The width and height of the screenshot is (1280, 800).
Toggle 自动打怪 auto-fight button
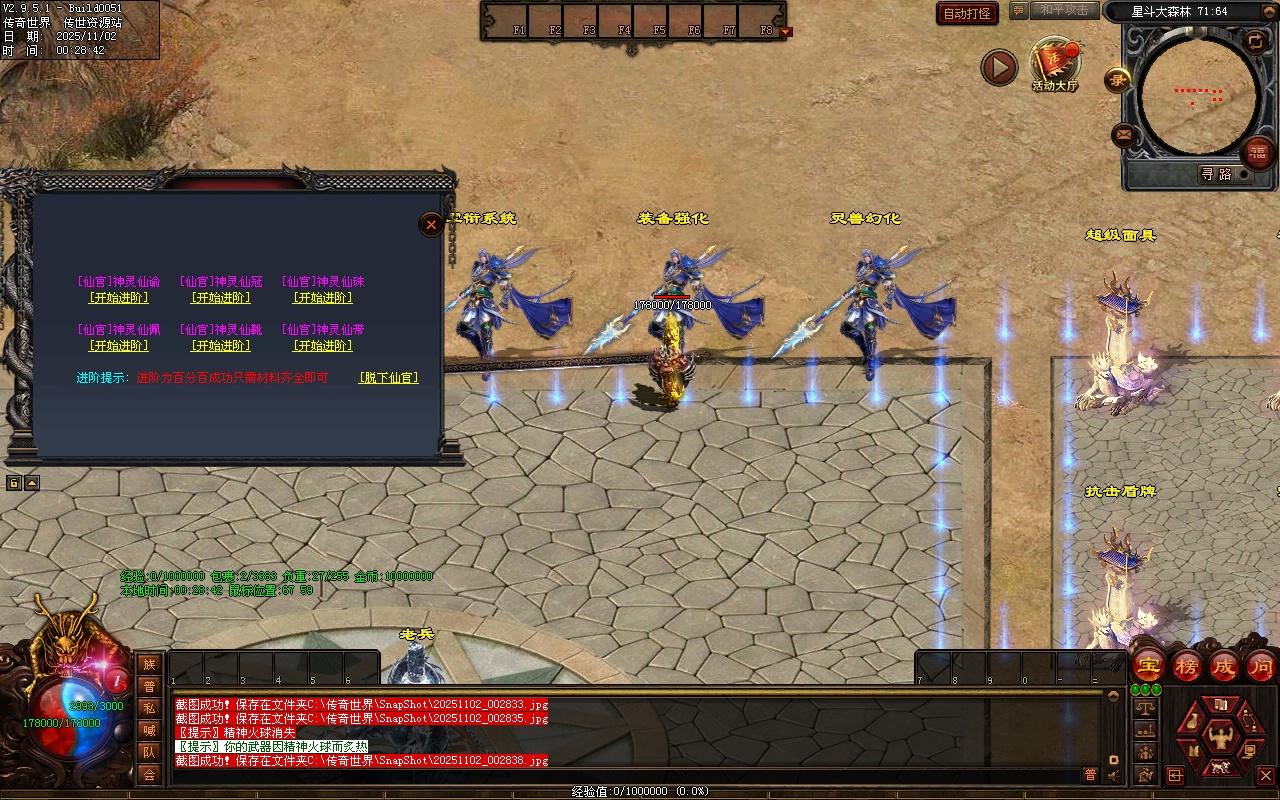pyautogui.click(x=967, y=14)
